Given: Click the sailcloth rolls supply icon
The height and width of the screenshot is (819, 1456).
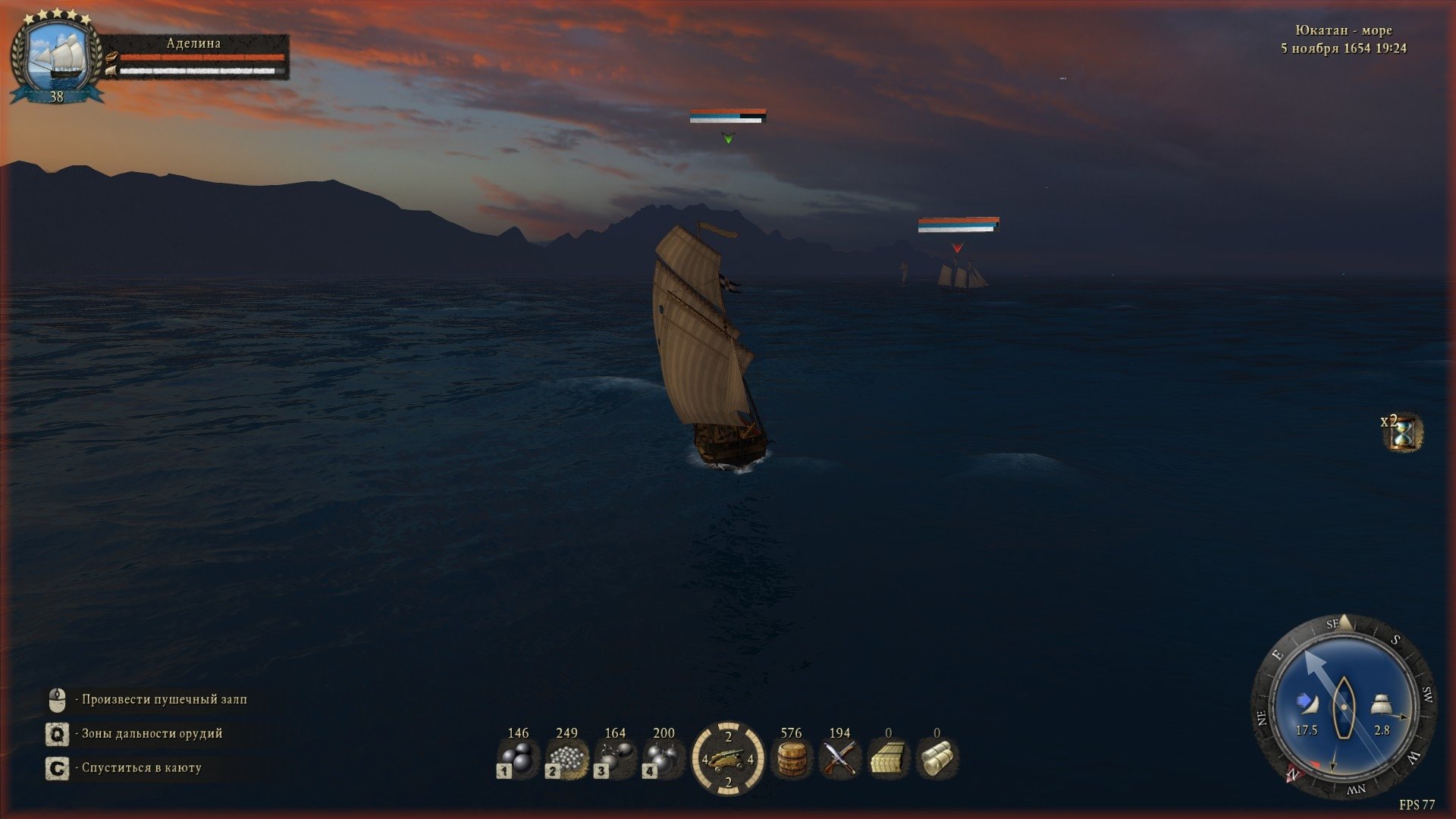Looking at the screenshot, I should pyautogui.click(x=937, y=758).
